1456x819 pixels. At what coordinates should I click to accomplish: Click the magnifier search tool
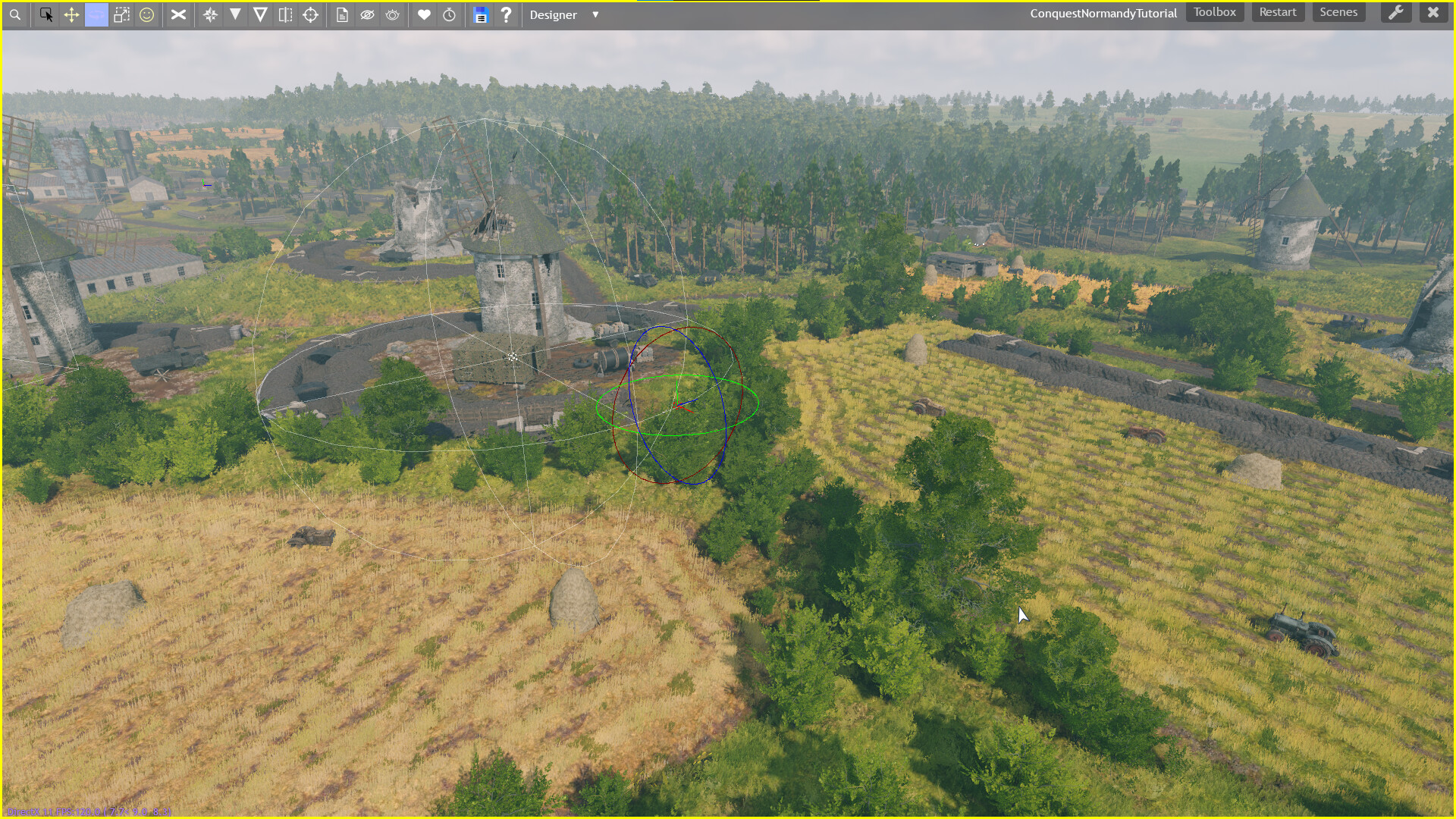click(x=15, y=14)
